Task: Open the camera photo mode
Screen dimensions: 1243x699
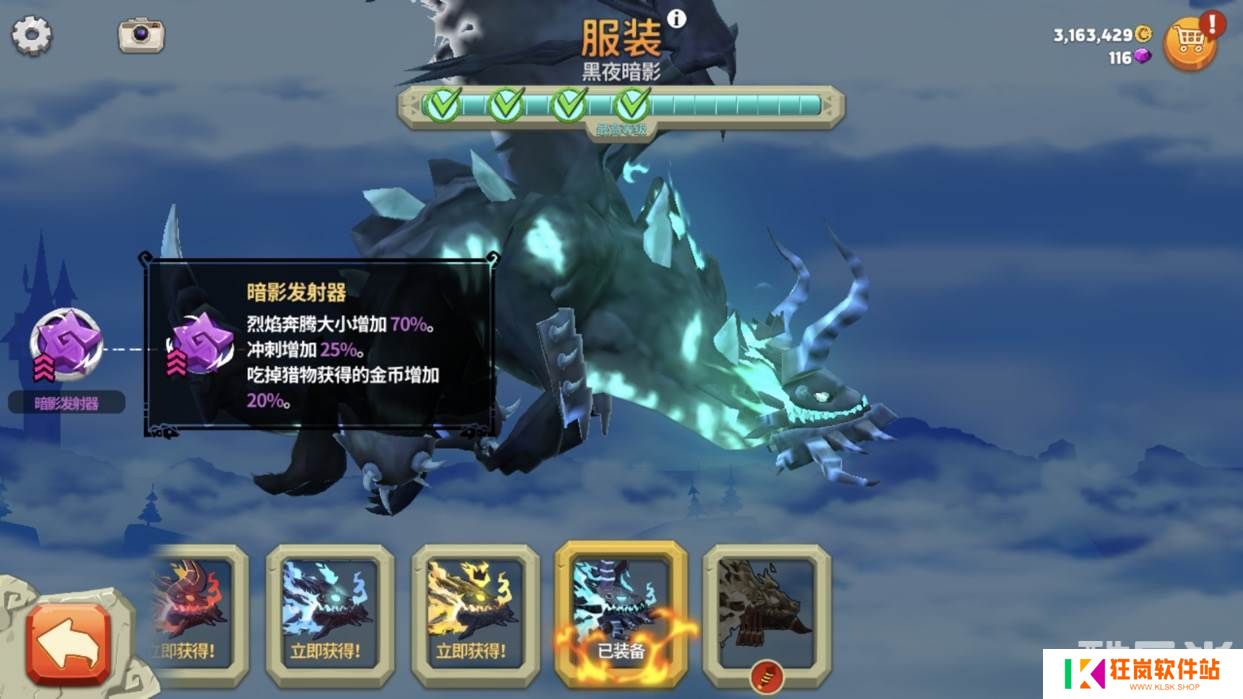Action: [x=141, y=35]
